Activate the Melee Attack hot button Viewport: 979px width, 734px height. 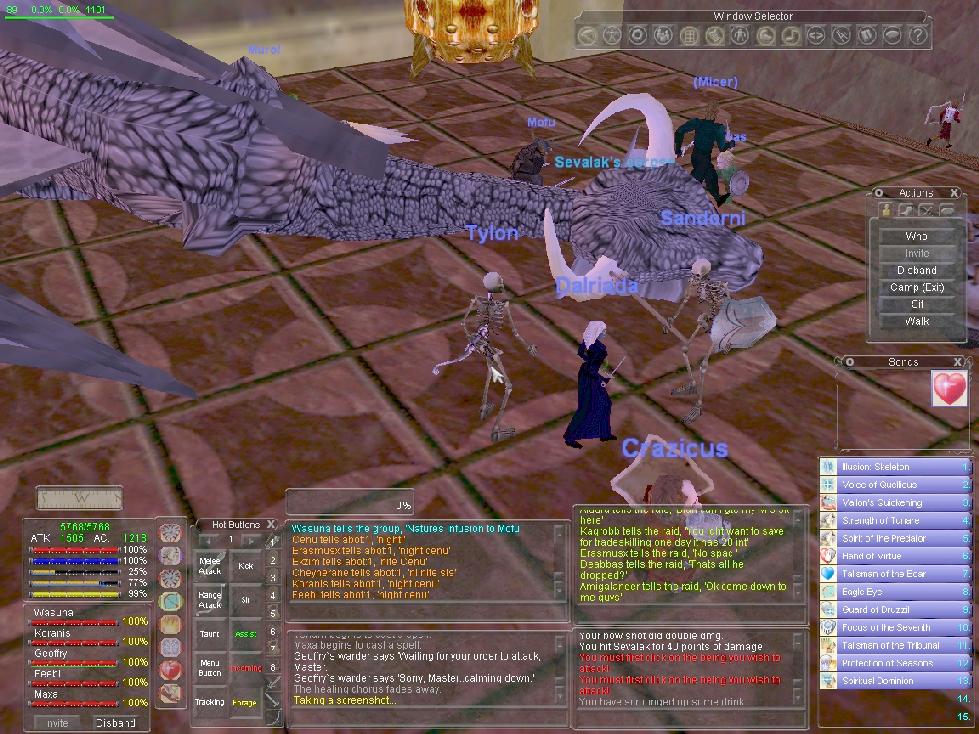(x=210, y=566)
